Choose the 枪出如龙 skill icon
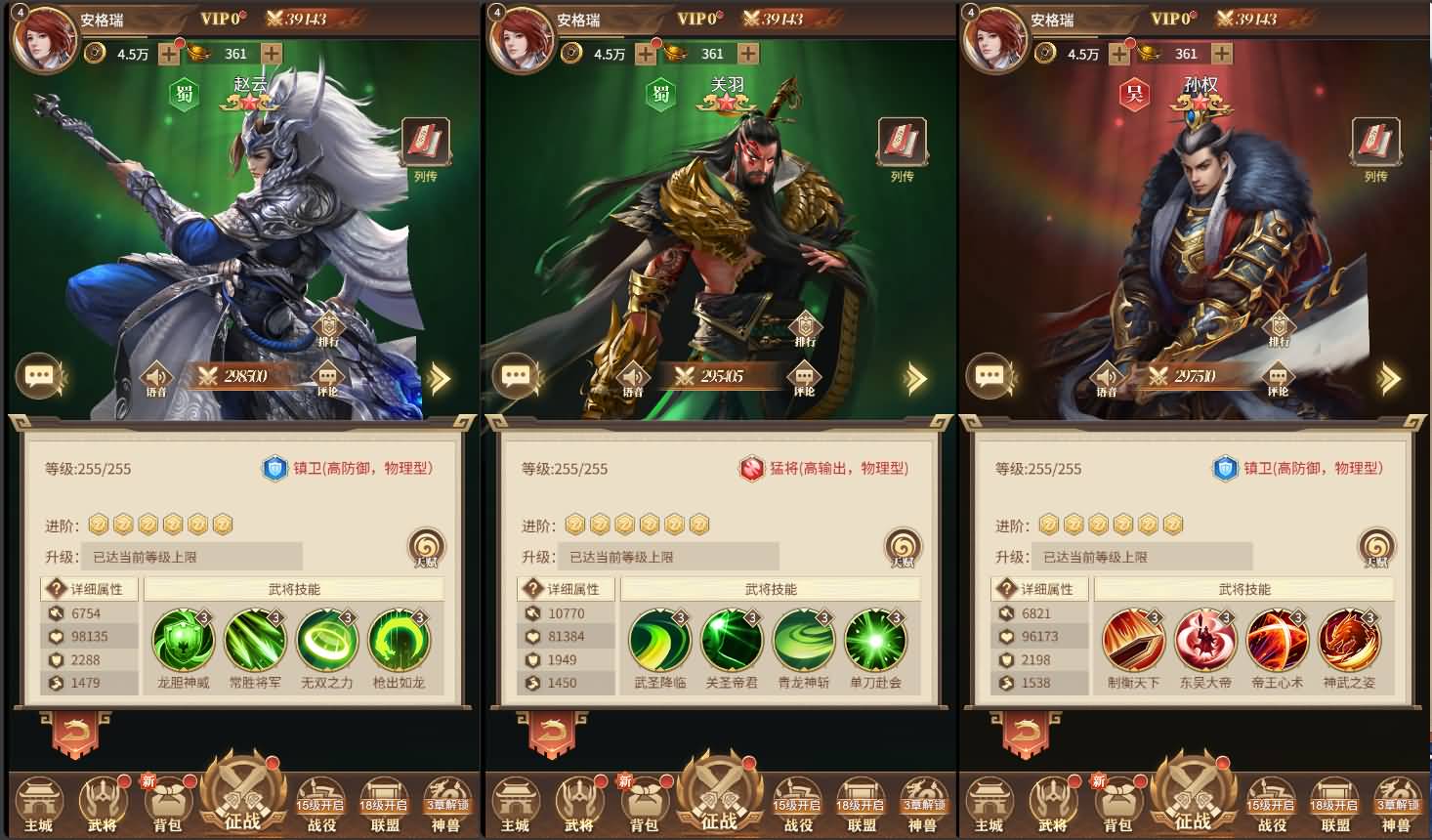1432x840 pixels. pos(399,641)
